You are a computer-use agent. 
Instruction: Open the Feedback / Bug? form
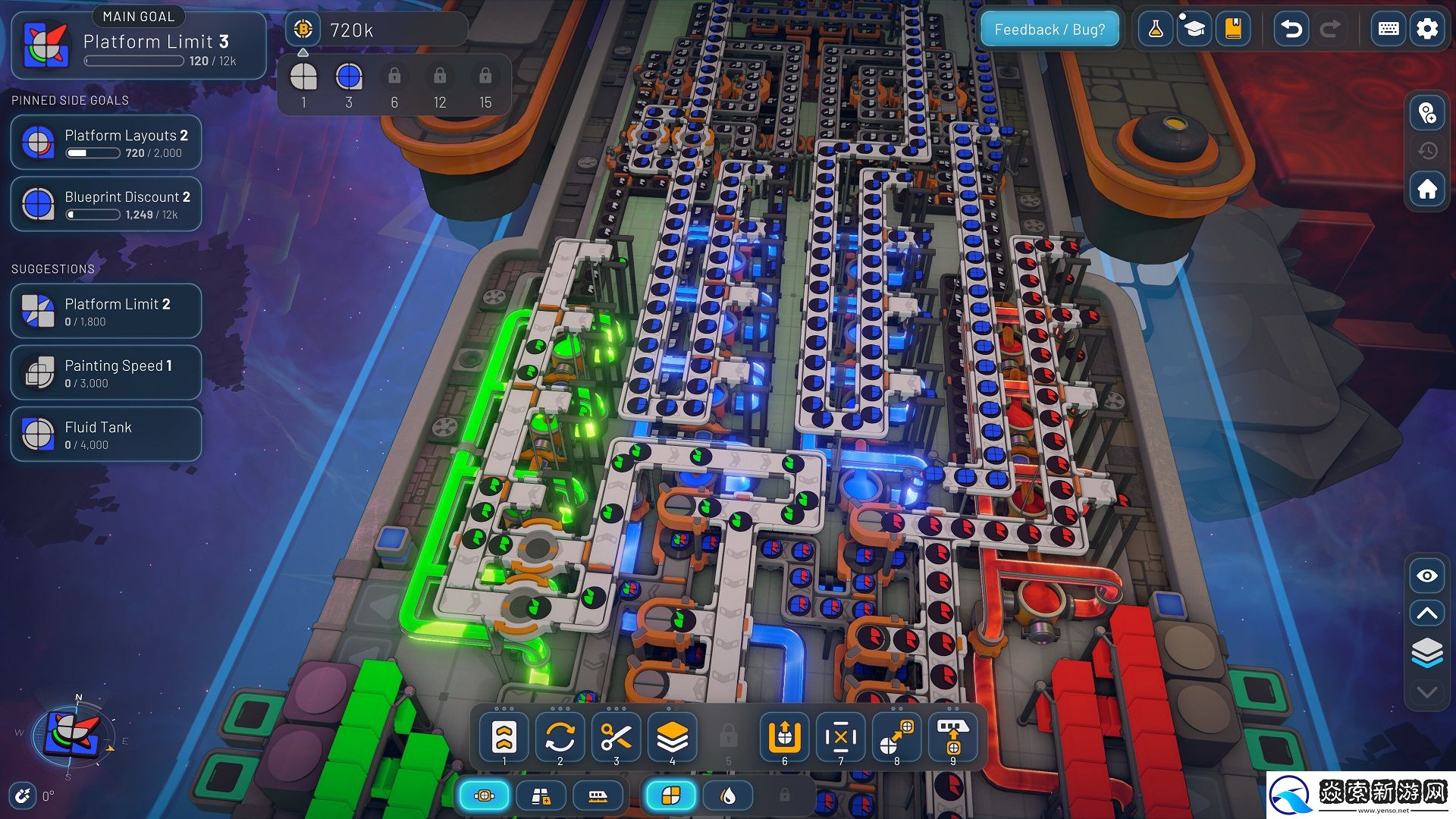point(1050,30)
